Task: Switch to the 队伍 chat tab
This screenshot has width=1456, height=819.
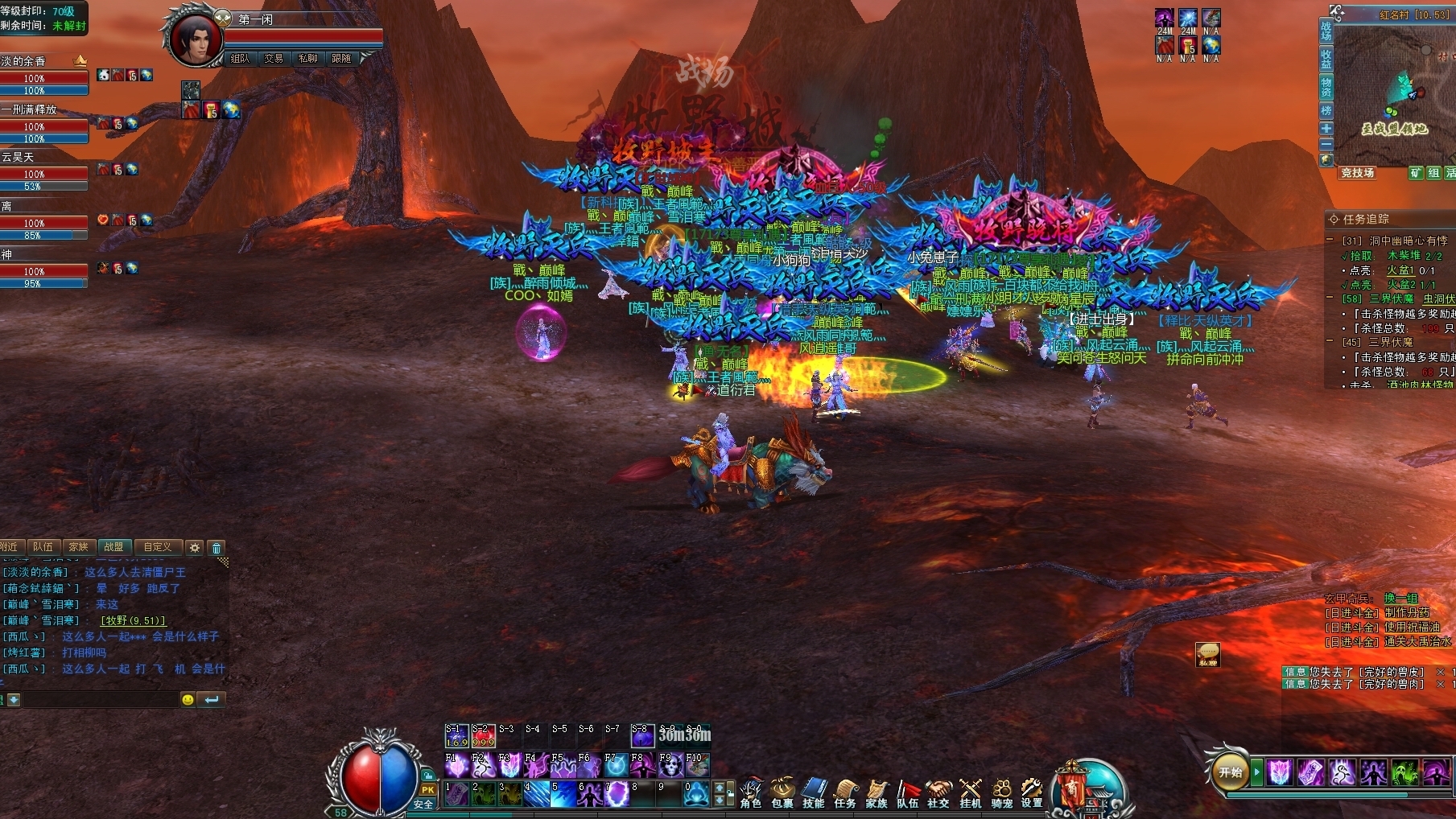Action: pos(43,547)
